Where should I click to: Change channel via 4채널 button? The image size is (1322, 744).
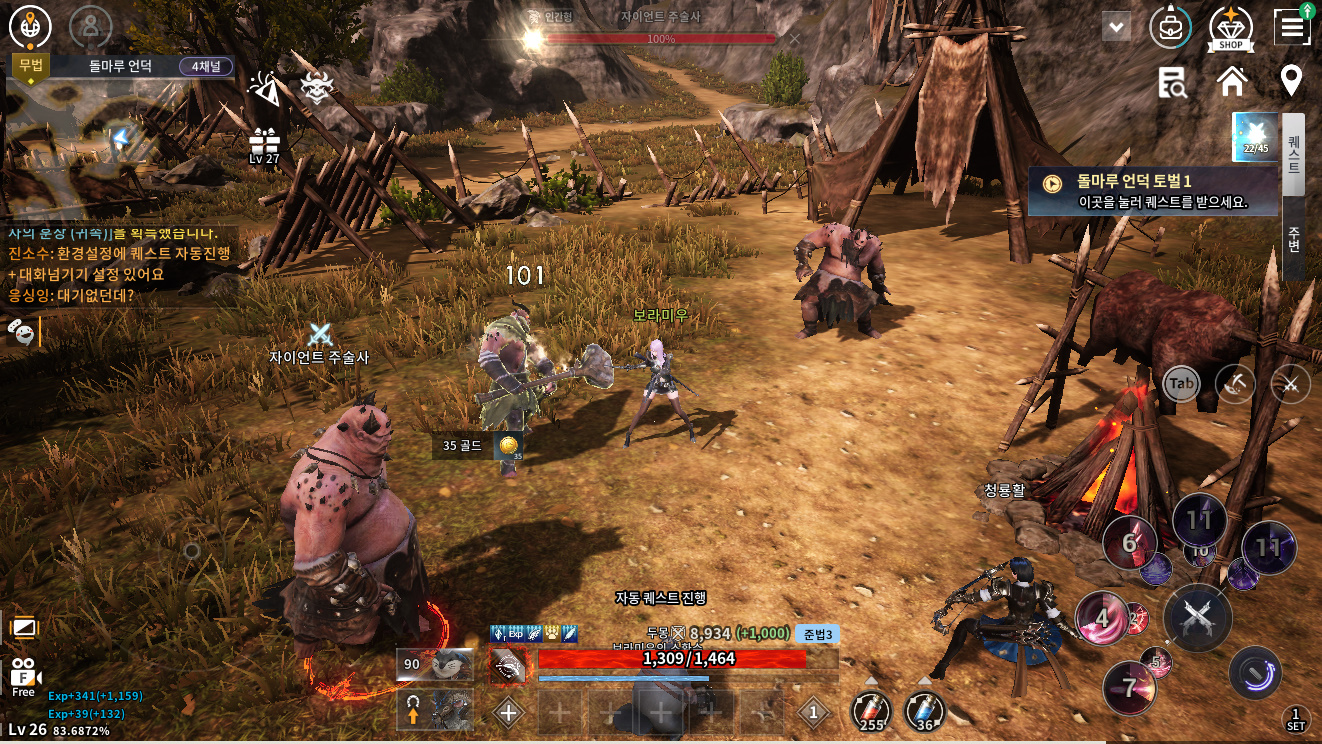point(206,67)
